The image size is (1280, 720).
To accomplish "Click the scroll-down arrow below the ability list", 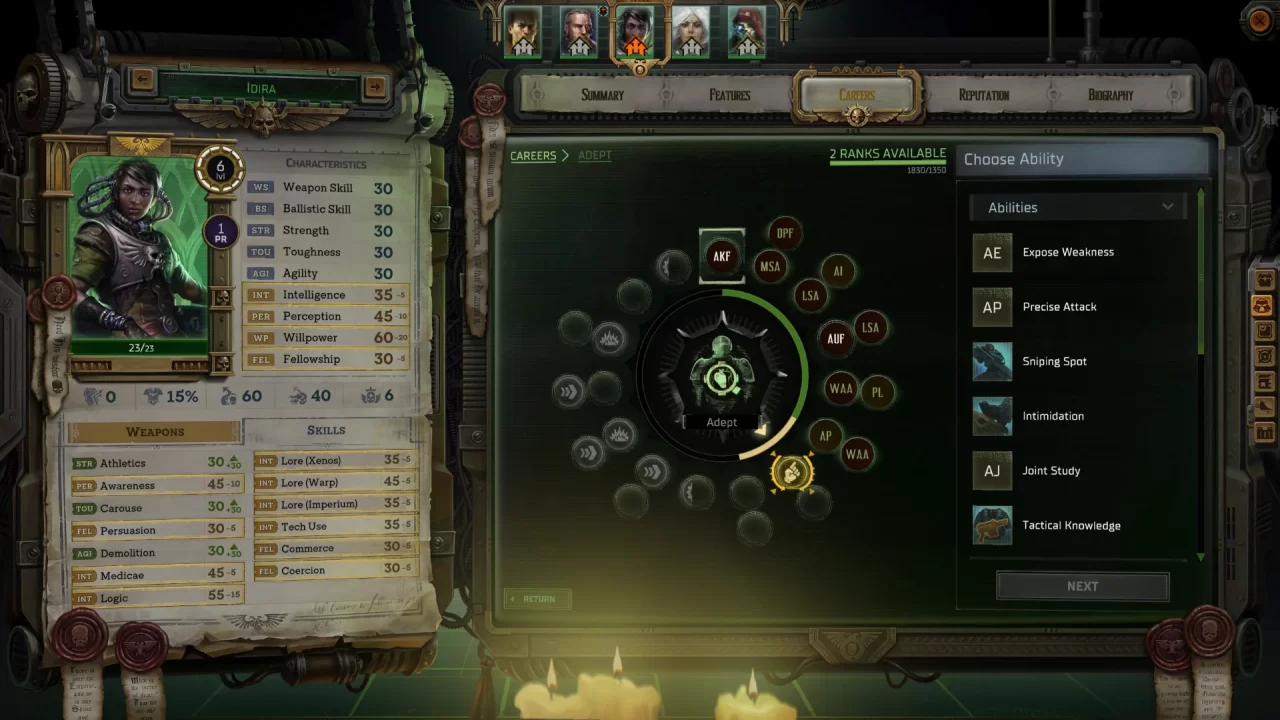I will (x=1199, y=558).
